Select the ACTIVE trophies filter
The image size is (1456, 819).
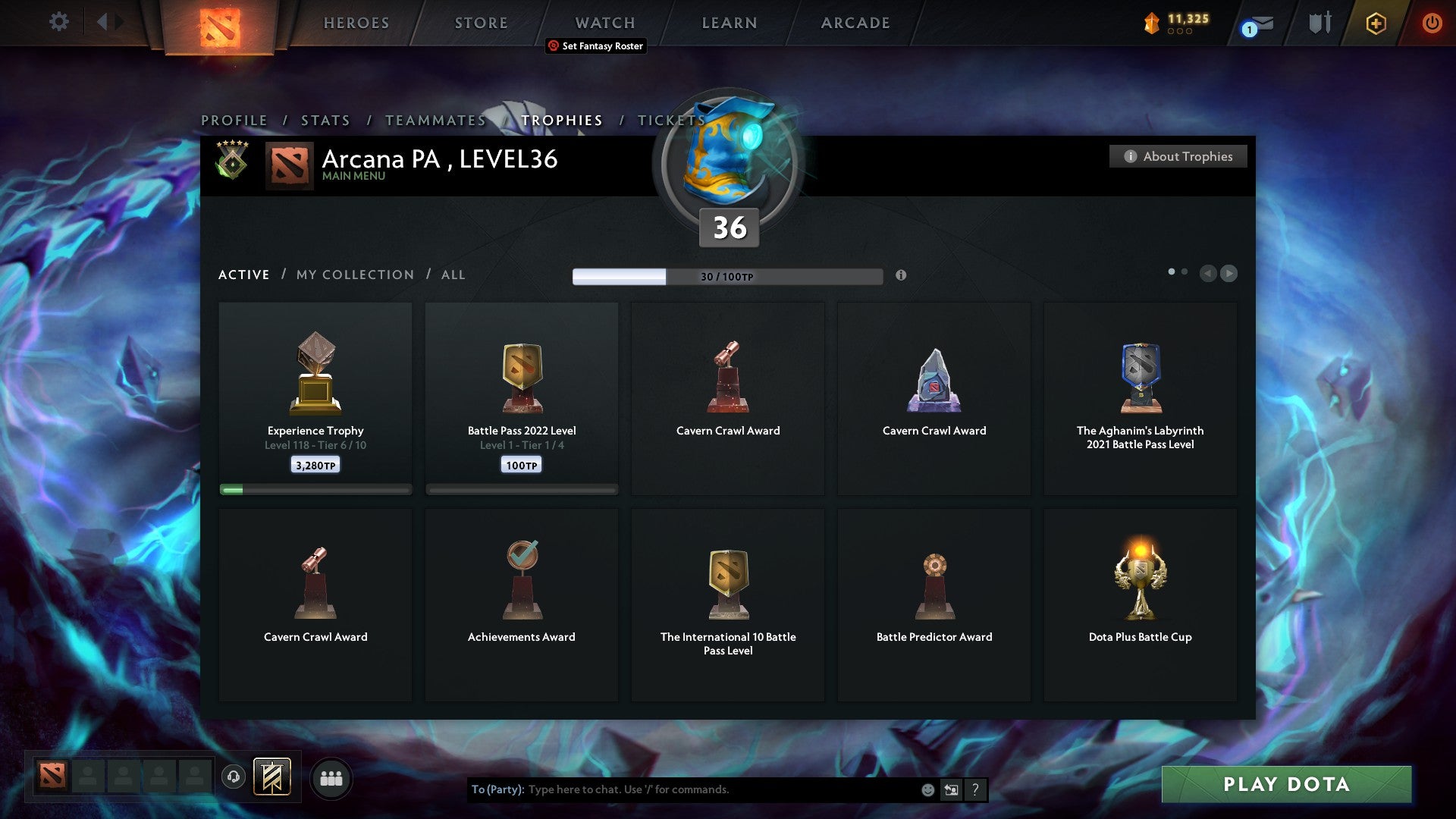pos(243,275)
